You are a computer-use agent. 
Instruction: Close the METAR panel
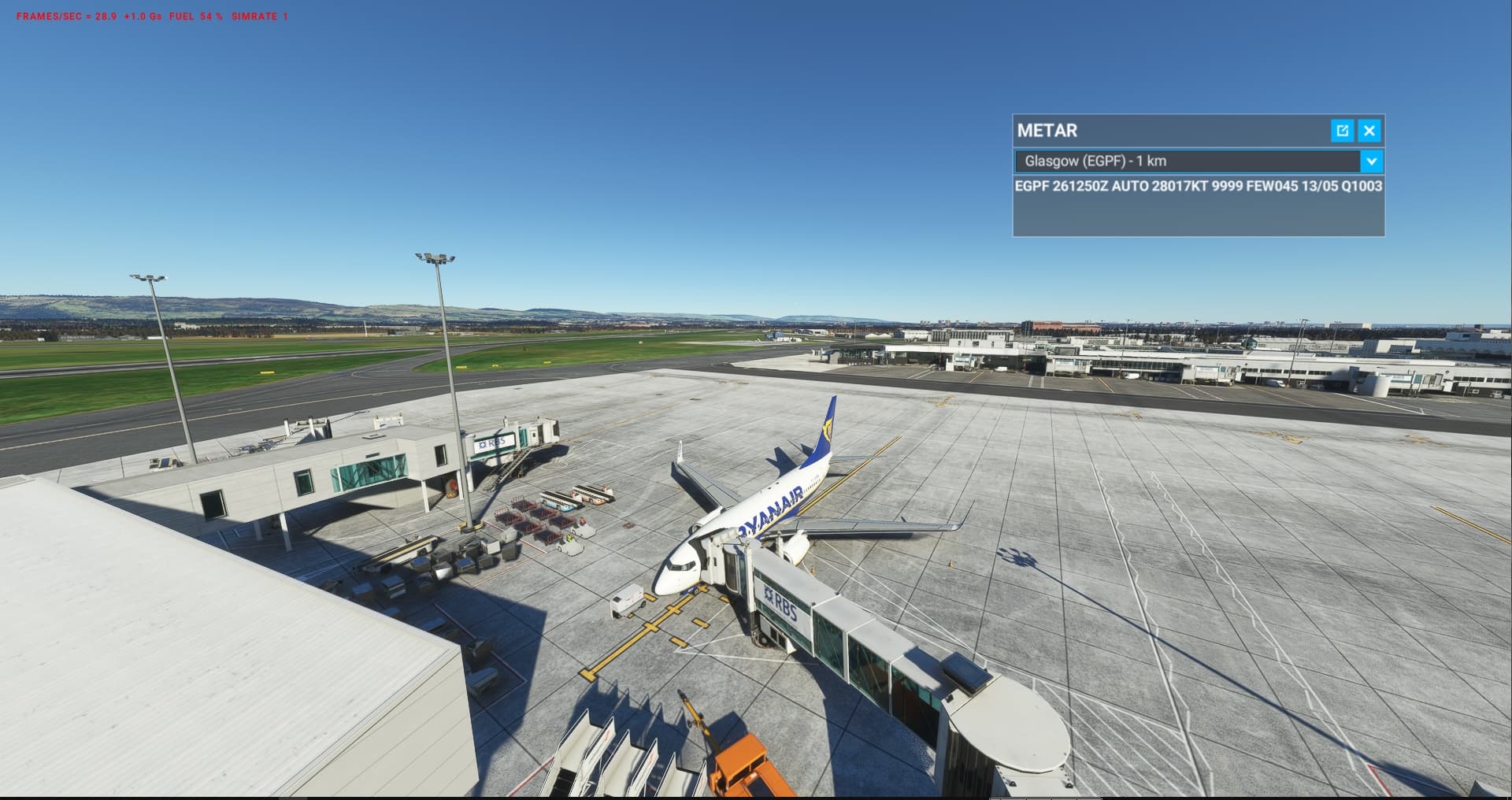1369,131
